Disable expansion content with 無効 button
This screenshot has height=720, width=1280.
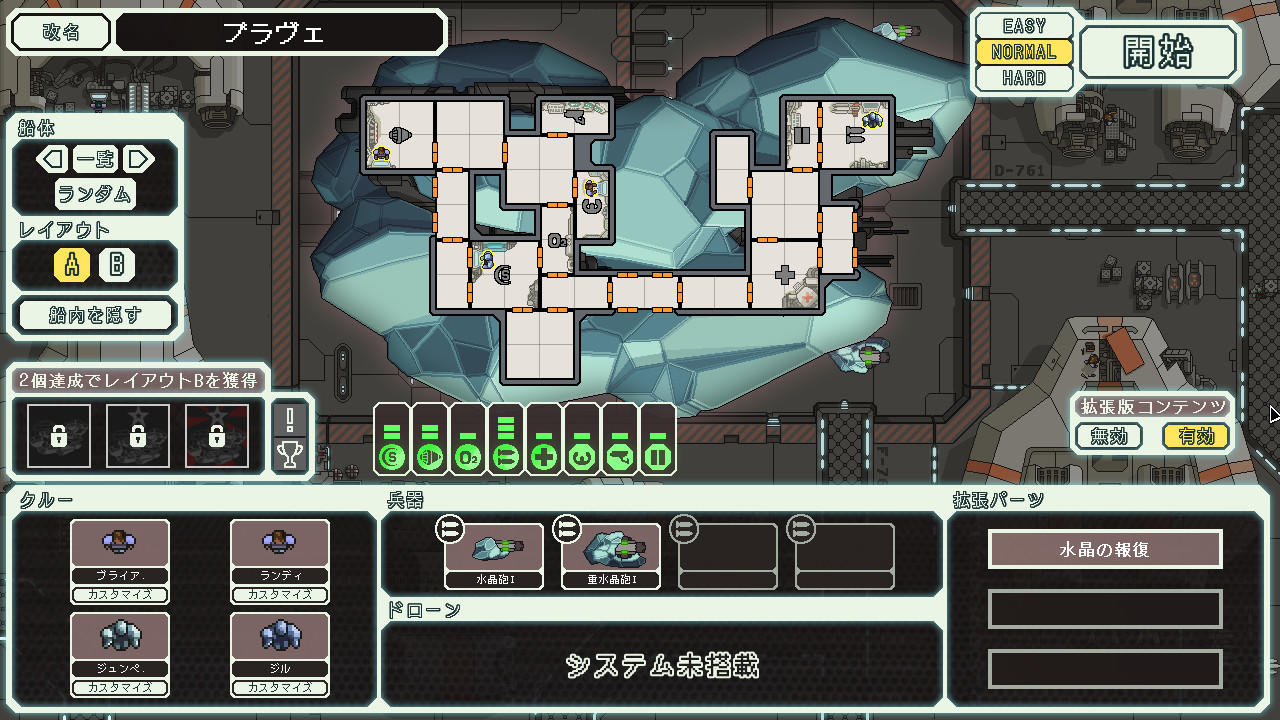(x=1108, y=436)
